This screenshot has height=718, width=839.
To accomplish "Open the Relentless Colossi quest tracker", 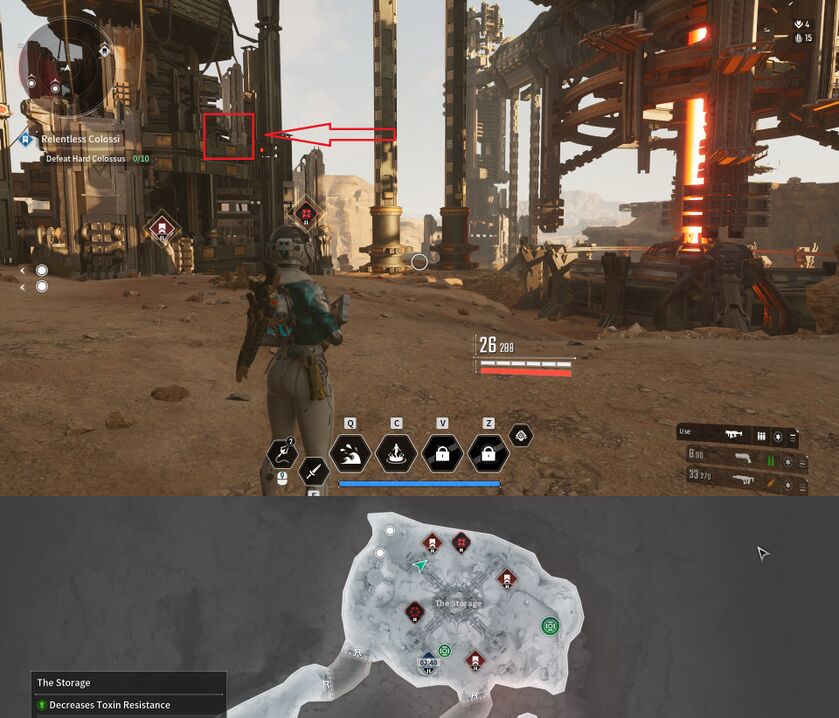I will (x=80, y=139).
